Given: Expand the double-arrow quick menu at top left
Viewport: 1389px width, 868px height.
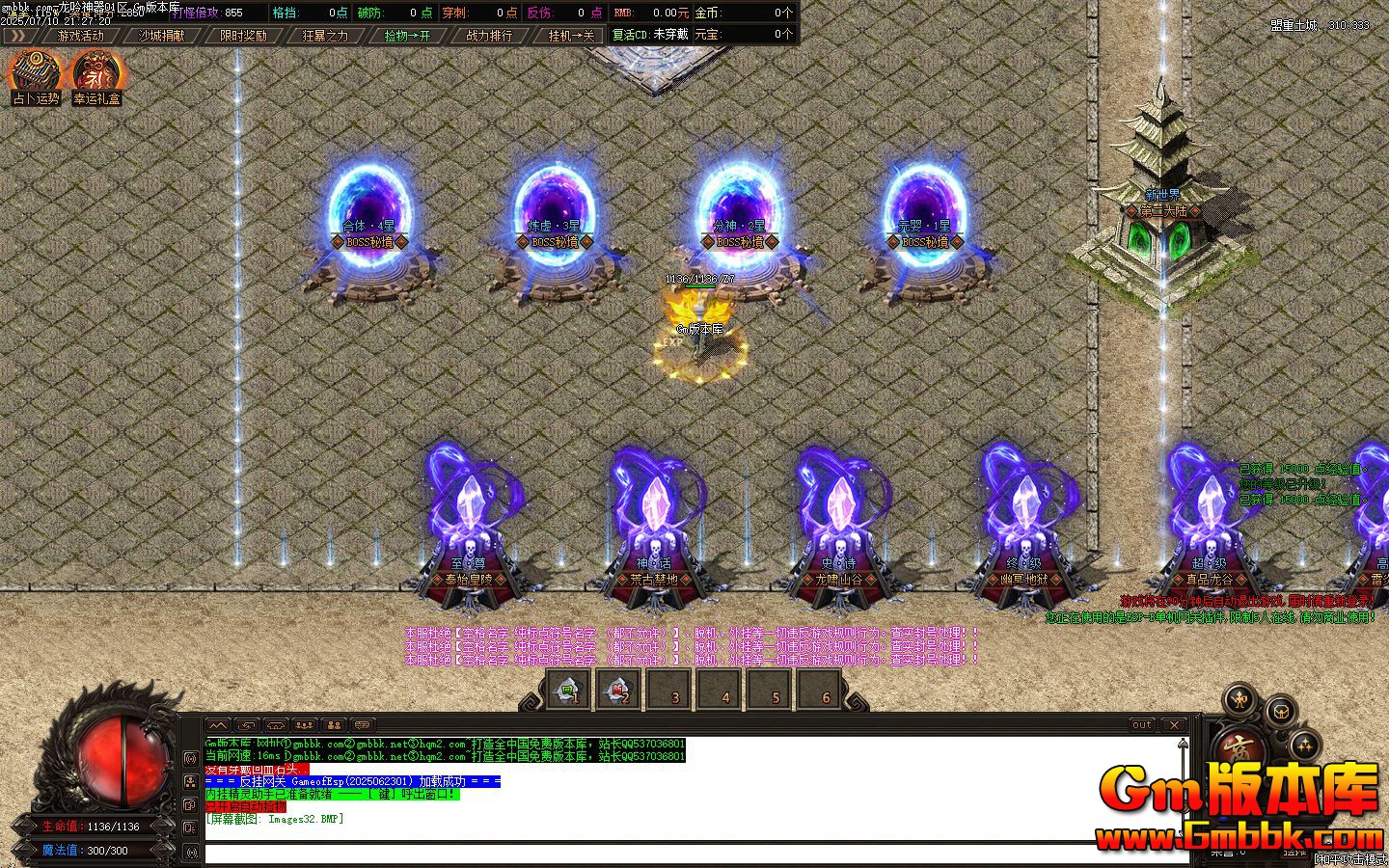Looking at the screenshot, I should click(x=21, y=34).
